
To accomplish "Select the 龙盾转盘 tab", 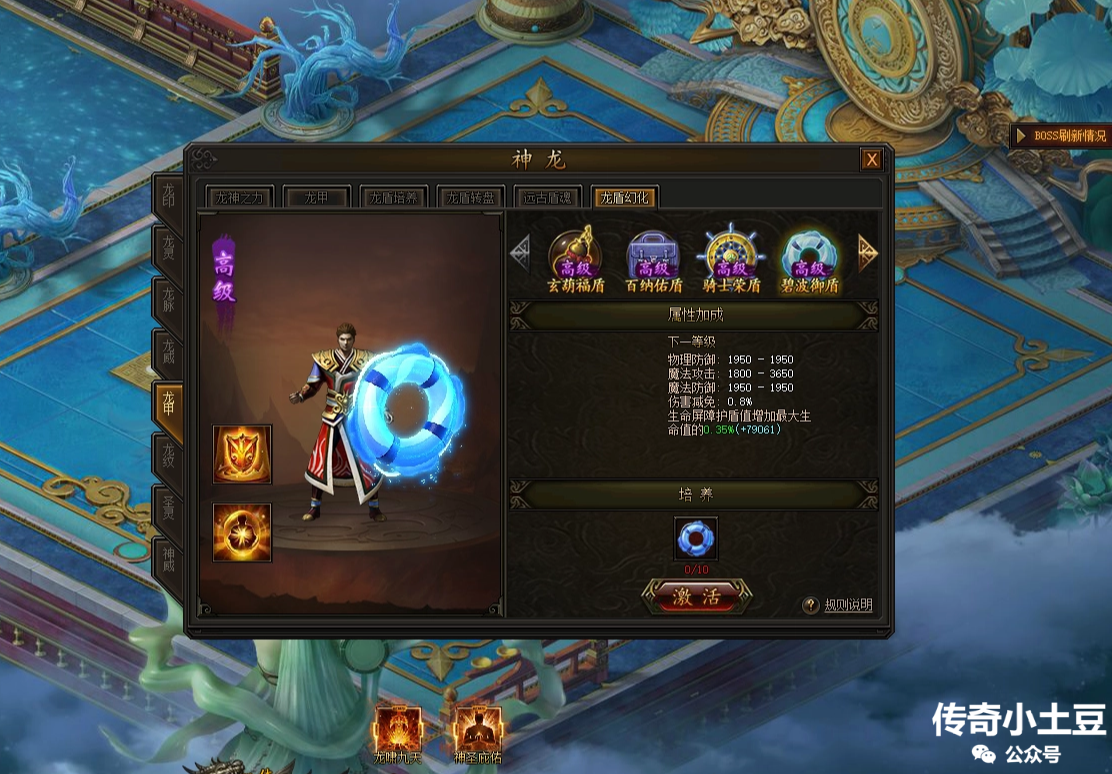I will (470, 197).
